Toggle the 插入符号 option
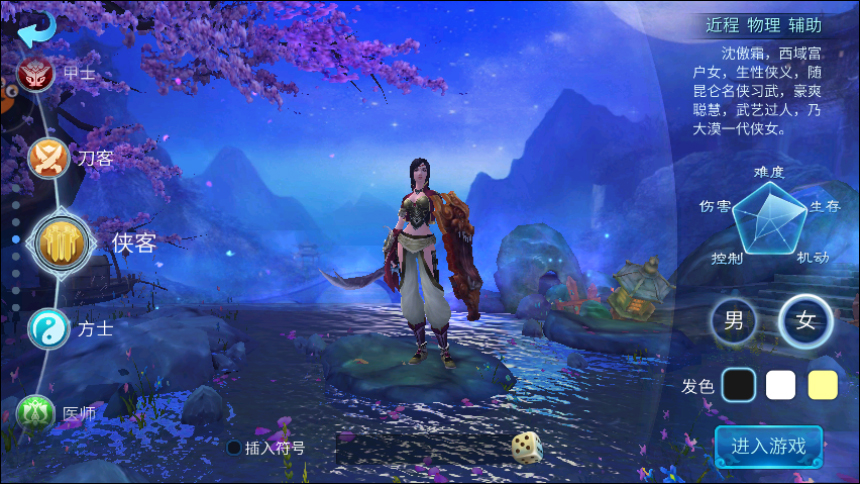The image size is (860, 484). pyautogui.click(x=234, y=447)
